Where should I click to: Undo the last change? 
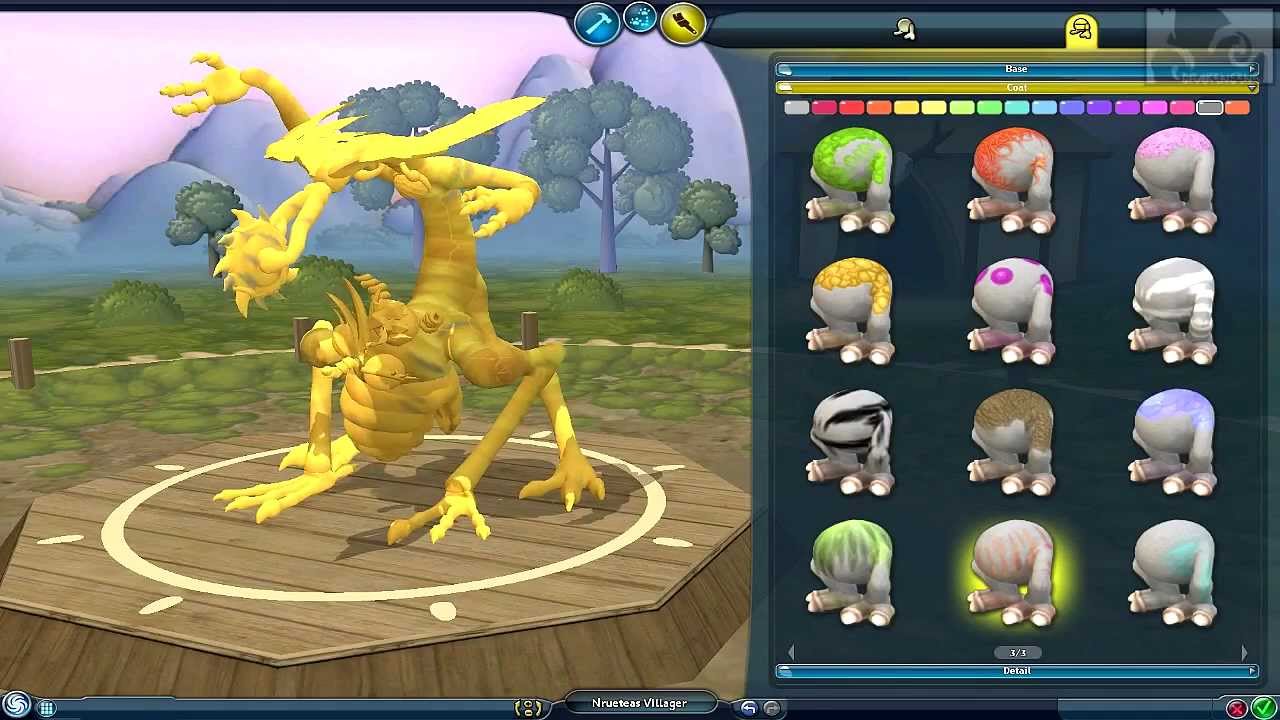(x=749, y=708)
